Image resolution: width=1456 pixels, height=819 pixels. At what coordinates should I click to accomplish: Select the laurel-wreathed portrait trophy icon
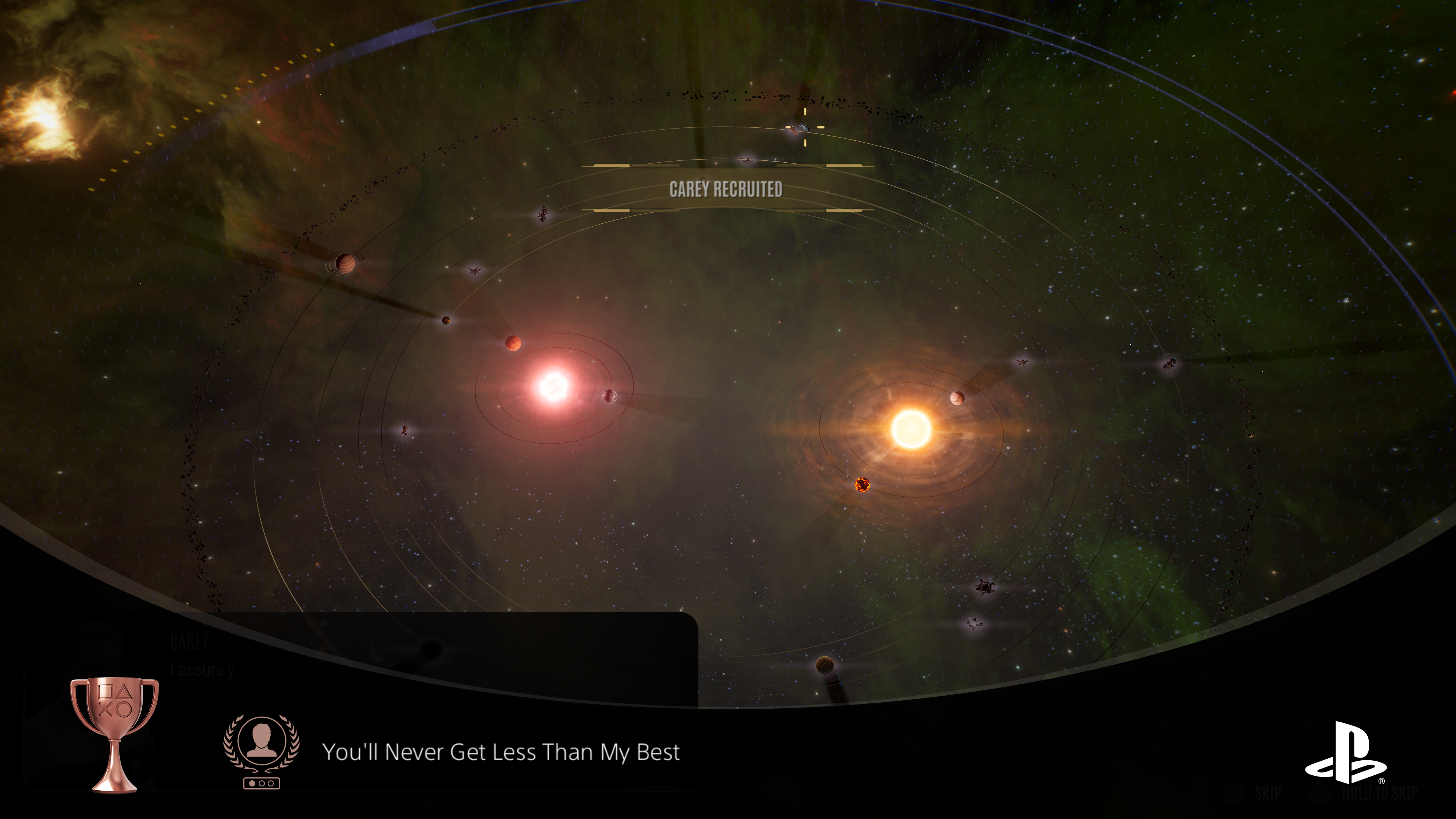pyautogui.click(x=261, y=751)
